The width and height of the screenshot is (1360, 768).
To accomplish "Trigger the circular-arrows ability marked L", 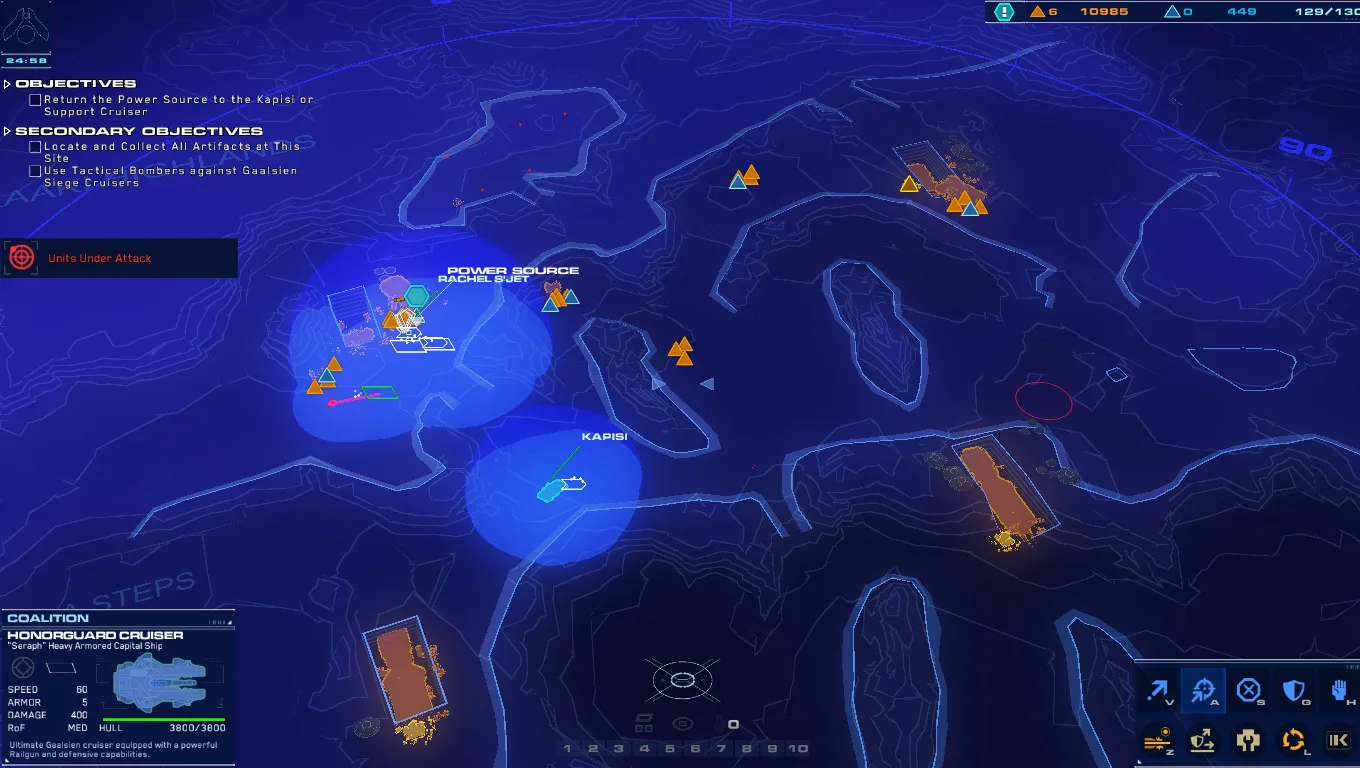I will pyautogui.click(x=1294, y=740).
